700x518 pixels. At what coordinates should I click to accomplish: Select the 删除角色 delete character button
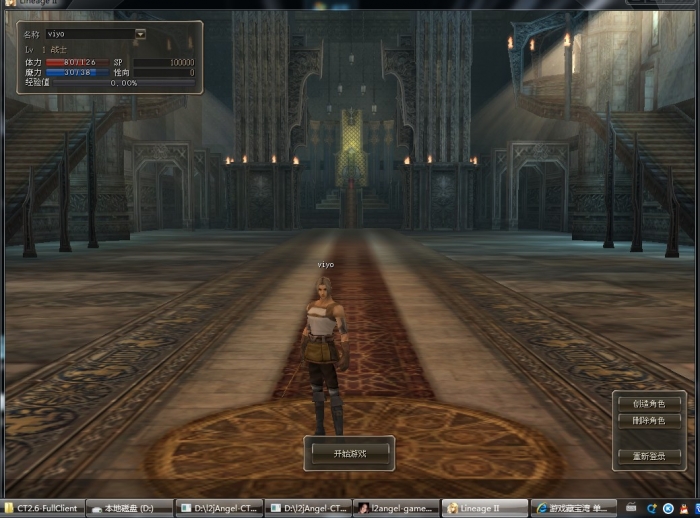[648, 421]
